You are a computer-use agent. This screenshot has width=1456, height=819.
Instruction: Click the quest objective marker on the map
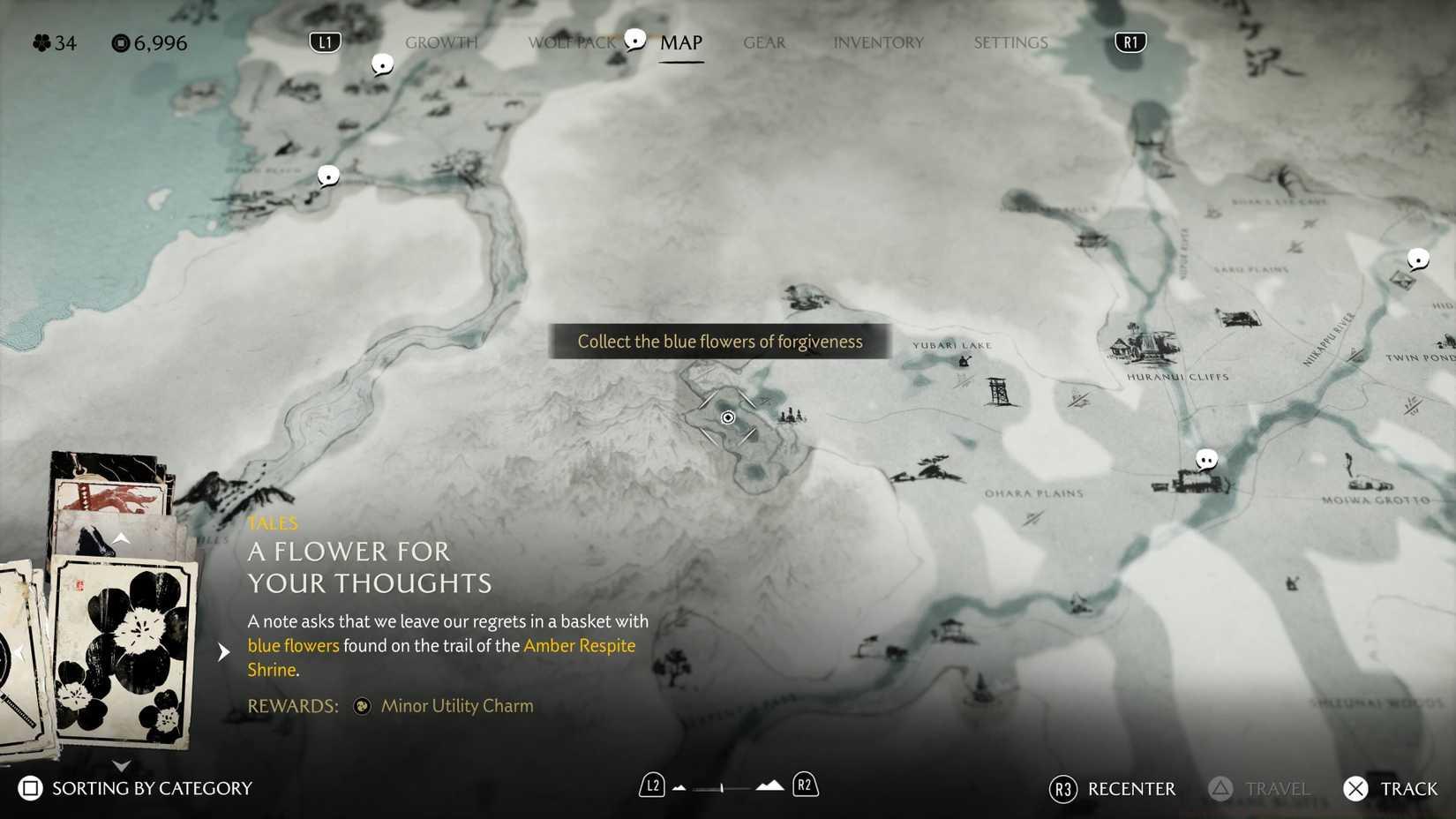tap(727, 417)
